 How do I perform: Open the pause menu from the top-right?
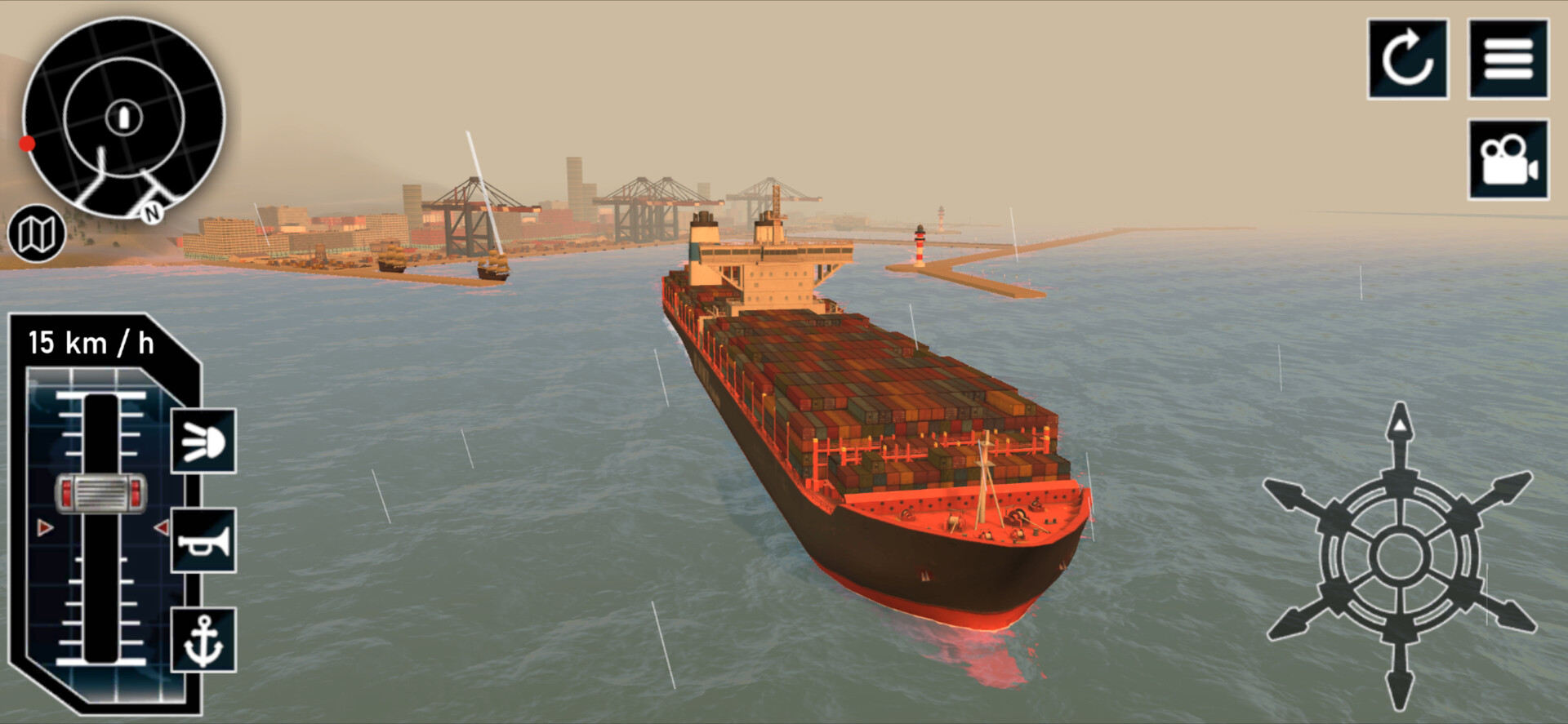(x=1507, y=60)
